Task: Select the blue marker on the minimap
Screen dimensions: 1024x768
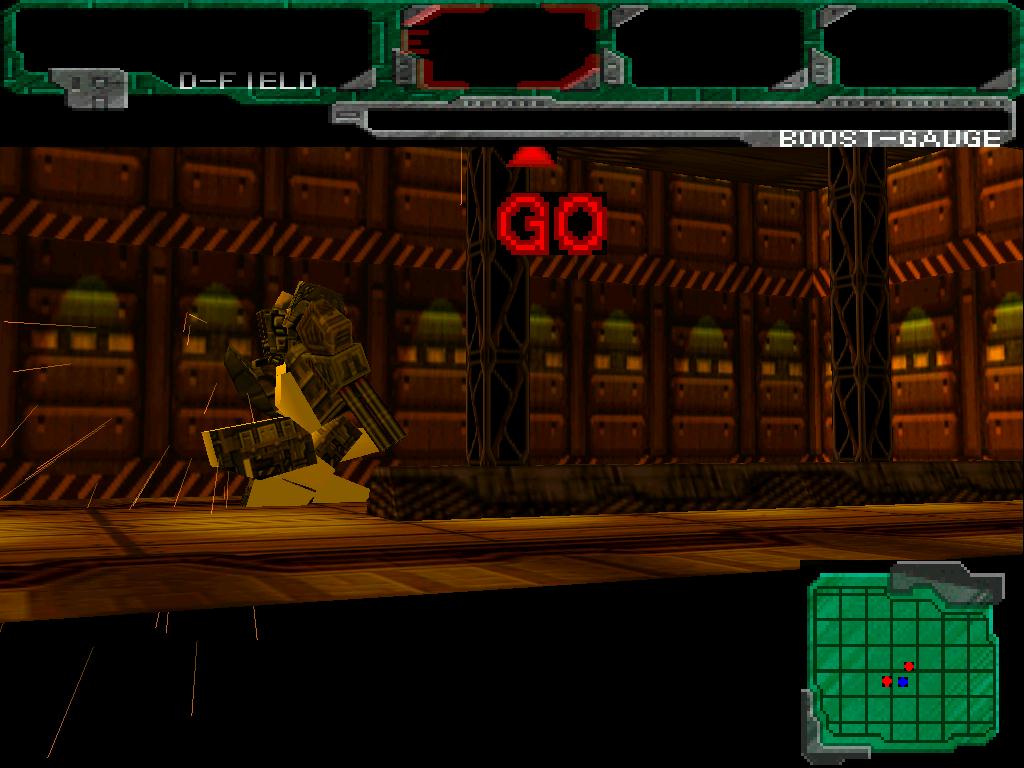Action: coord(903,682)
